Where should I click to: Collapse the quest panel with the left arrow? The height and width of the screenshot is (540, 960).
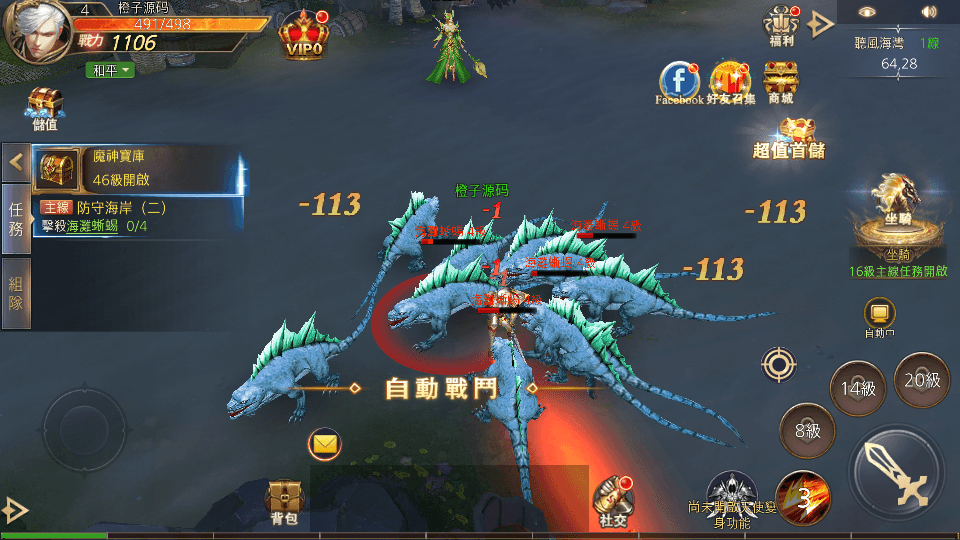[16, 161]
